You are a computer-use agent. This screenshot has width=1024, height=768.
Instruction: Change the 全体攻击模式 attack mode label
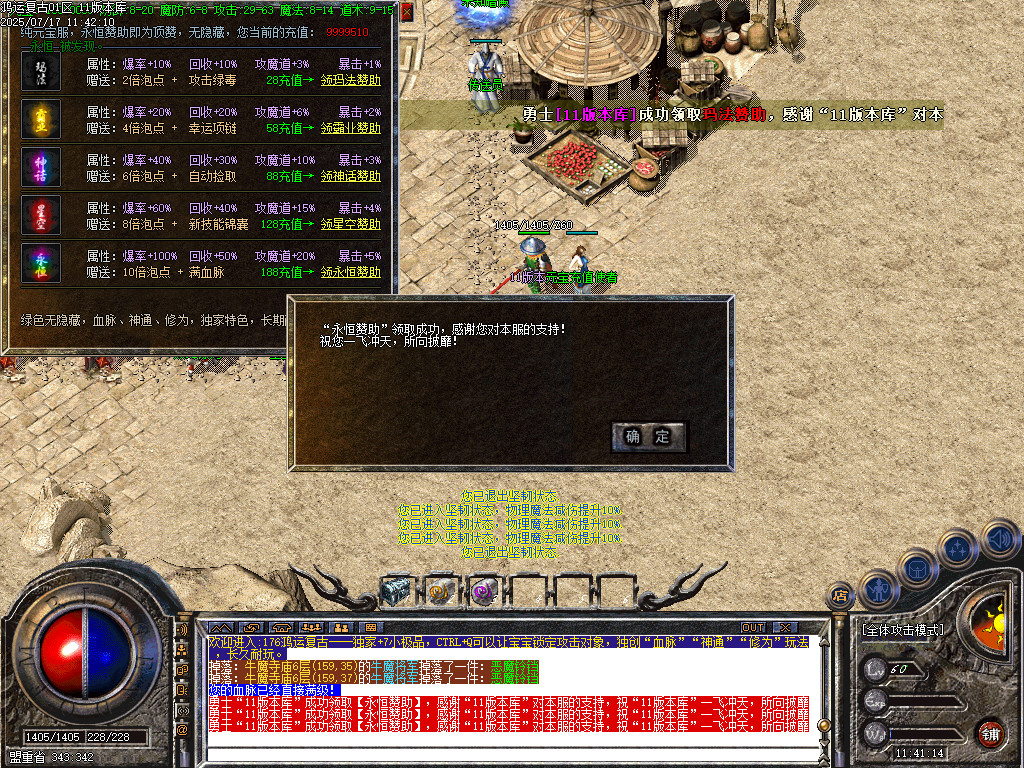coord(902,631)
